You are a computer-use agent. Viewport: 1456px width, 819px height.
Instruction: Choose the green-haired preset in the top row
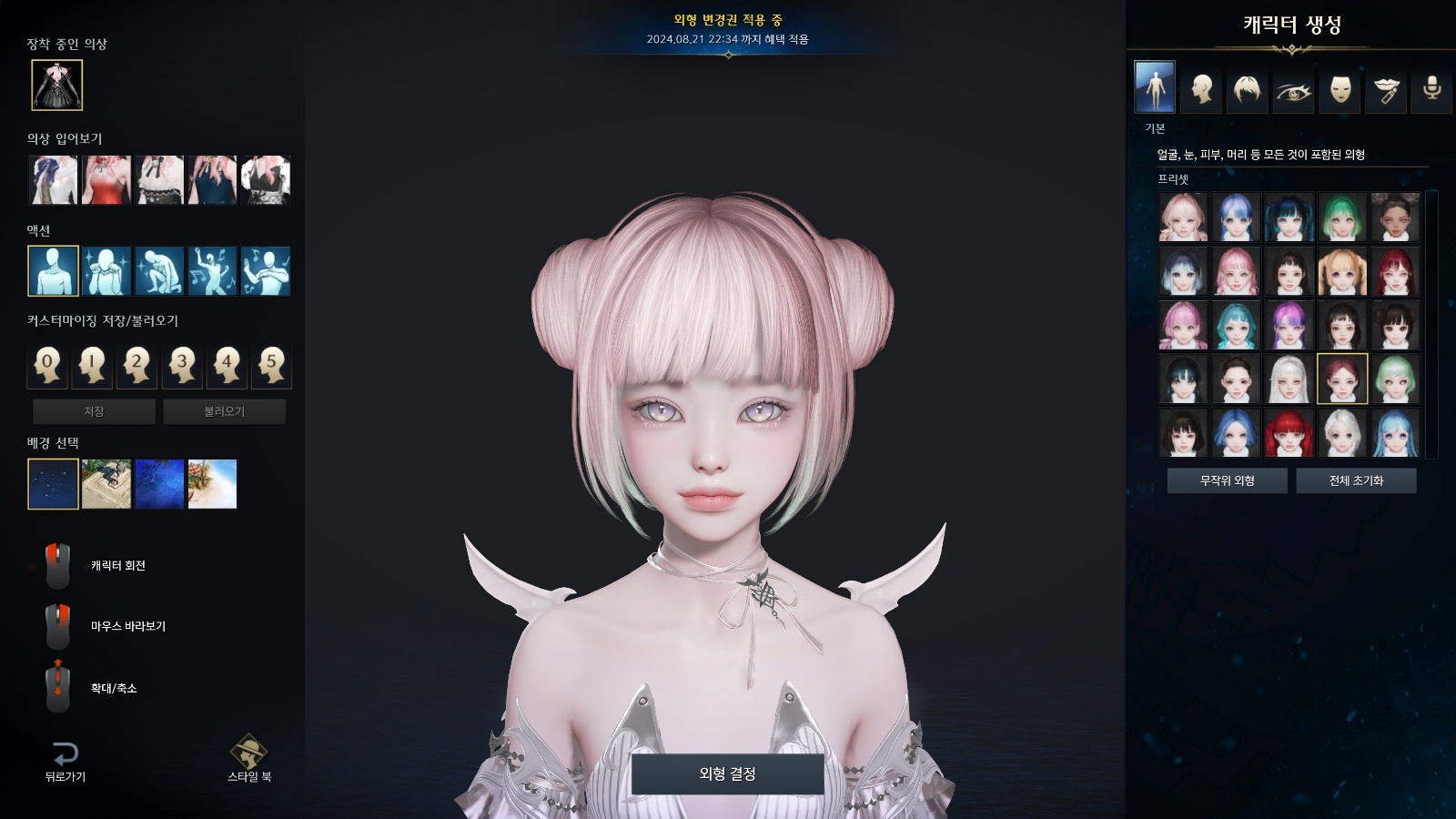coord(1341,217)
